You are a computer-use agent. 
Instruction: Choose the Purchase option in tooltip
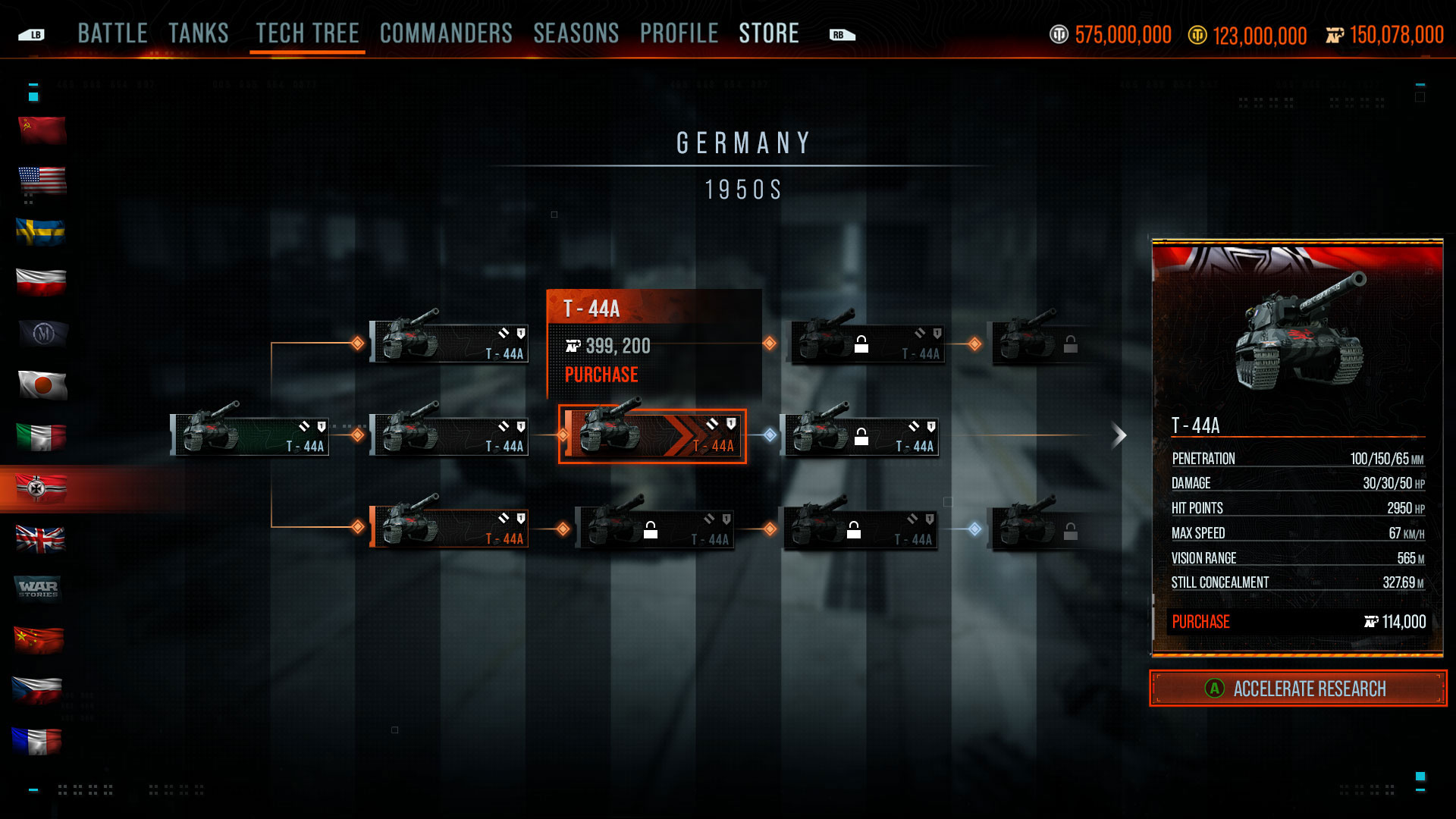[601, 375]
